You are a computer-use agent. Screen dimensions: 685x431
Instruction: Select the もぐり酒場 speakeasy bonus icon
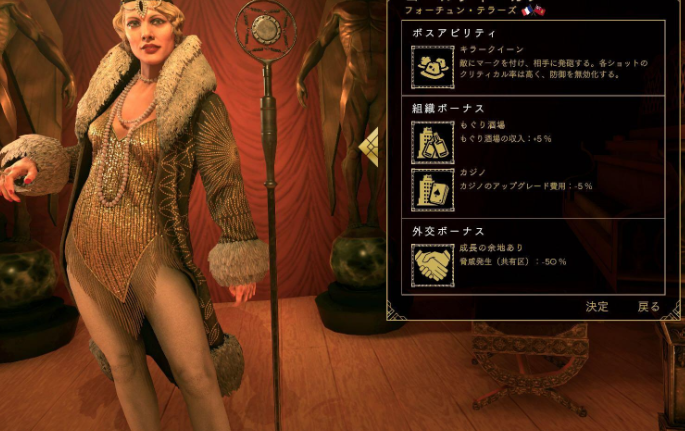[x=432, y=143]
